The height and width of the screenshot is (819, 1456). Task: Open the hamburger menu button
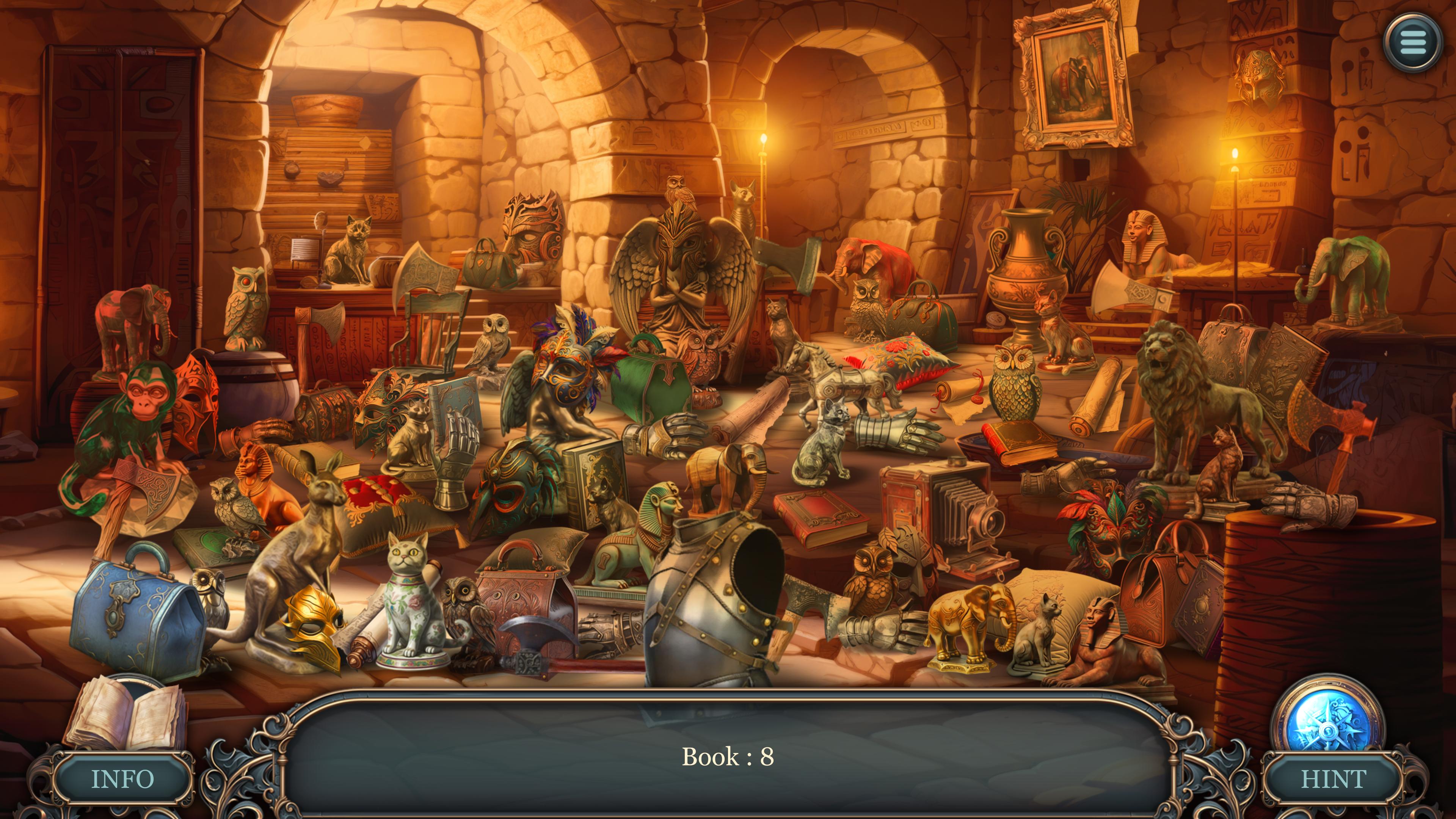(x=1413, y=42)
